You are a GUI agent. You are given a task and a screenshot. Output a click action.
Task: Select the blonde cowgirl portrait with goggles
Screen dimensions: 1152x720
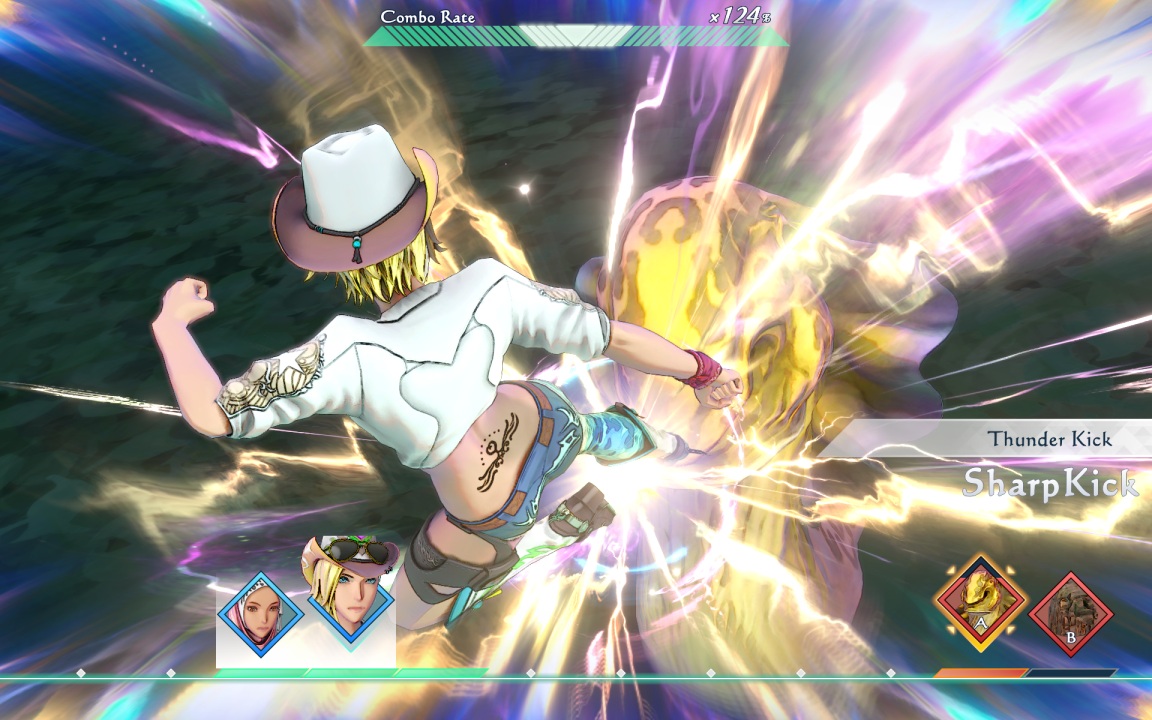pyautogui.click(x=349, y=598)
